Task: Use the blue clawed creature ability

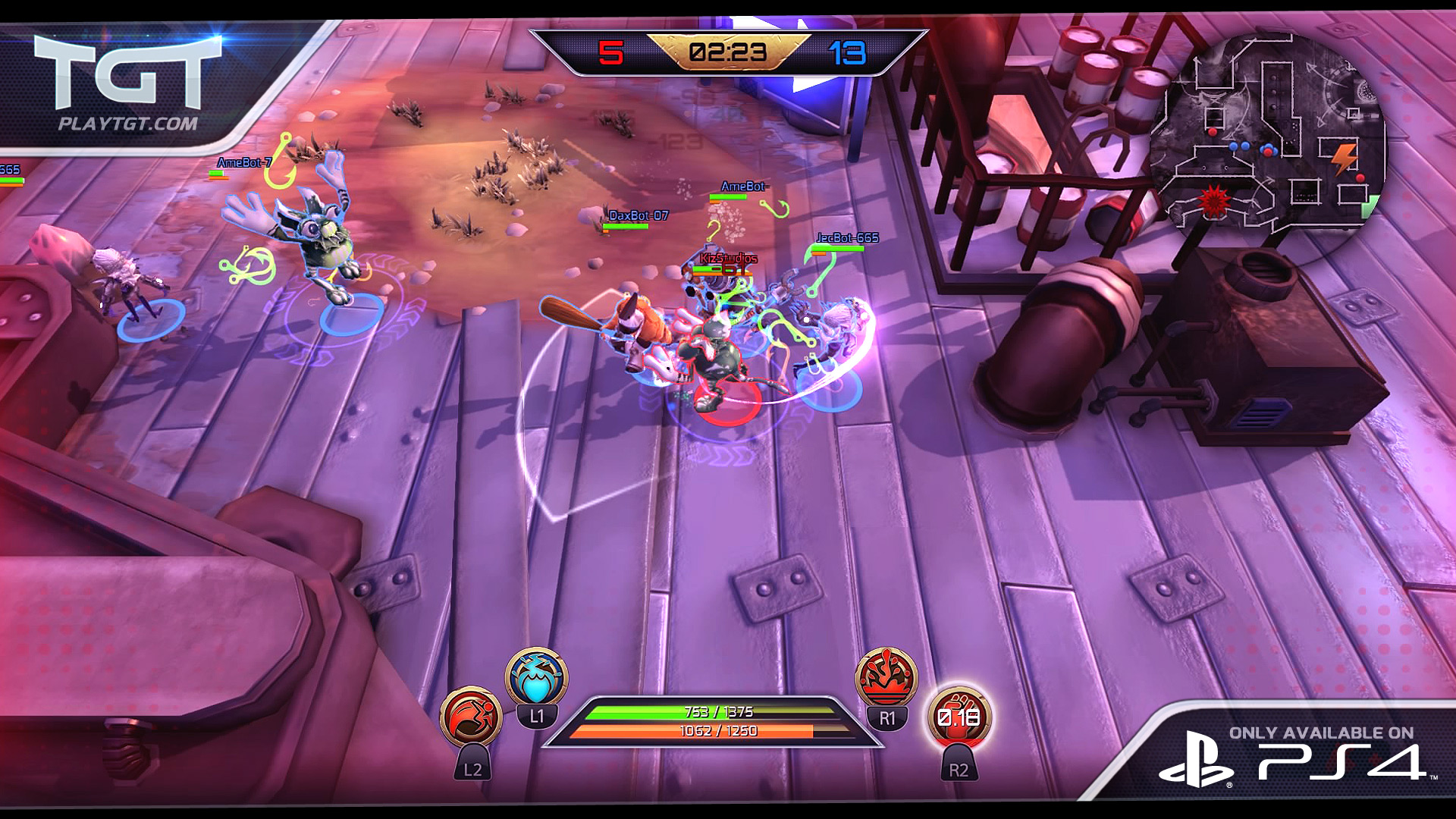Action: click(536, 678)
